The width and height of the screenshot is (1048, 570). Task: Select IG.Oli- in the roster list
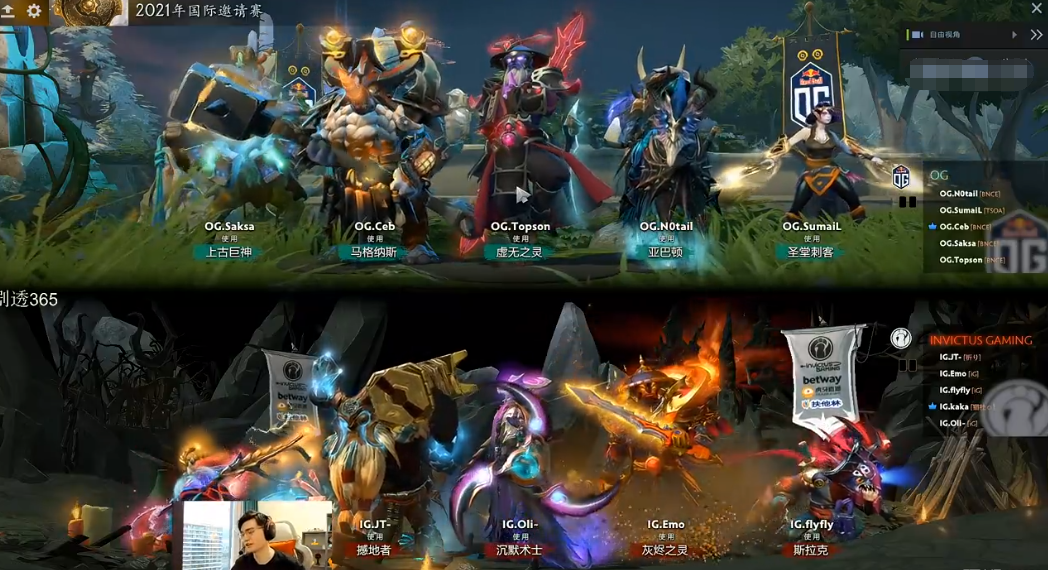(952, 422)
